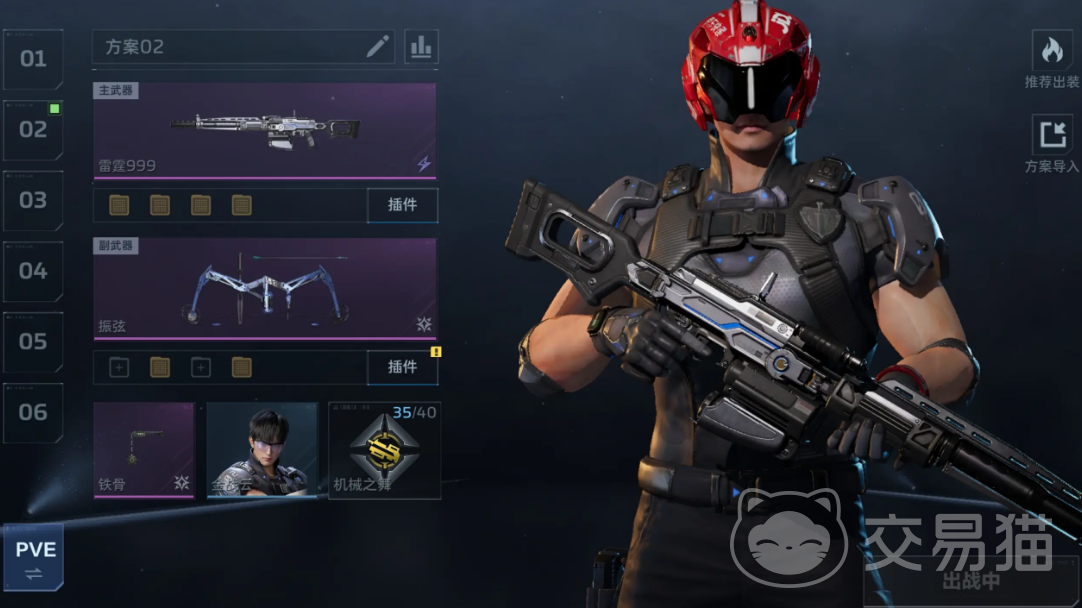Screen dimensions: 1082x608
Task: Toggle the PVE mode switch
Action: coord(33,558)
